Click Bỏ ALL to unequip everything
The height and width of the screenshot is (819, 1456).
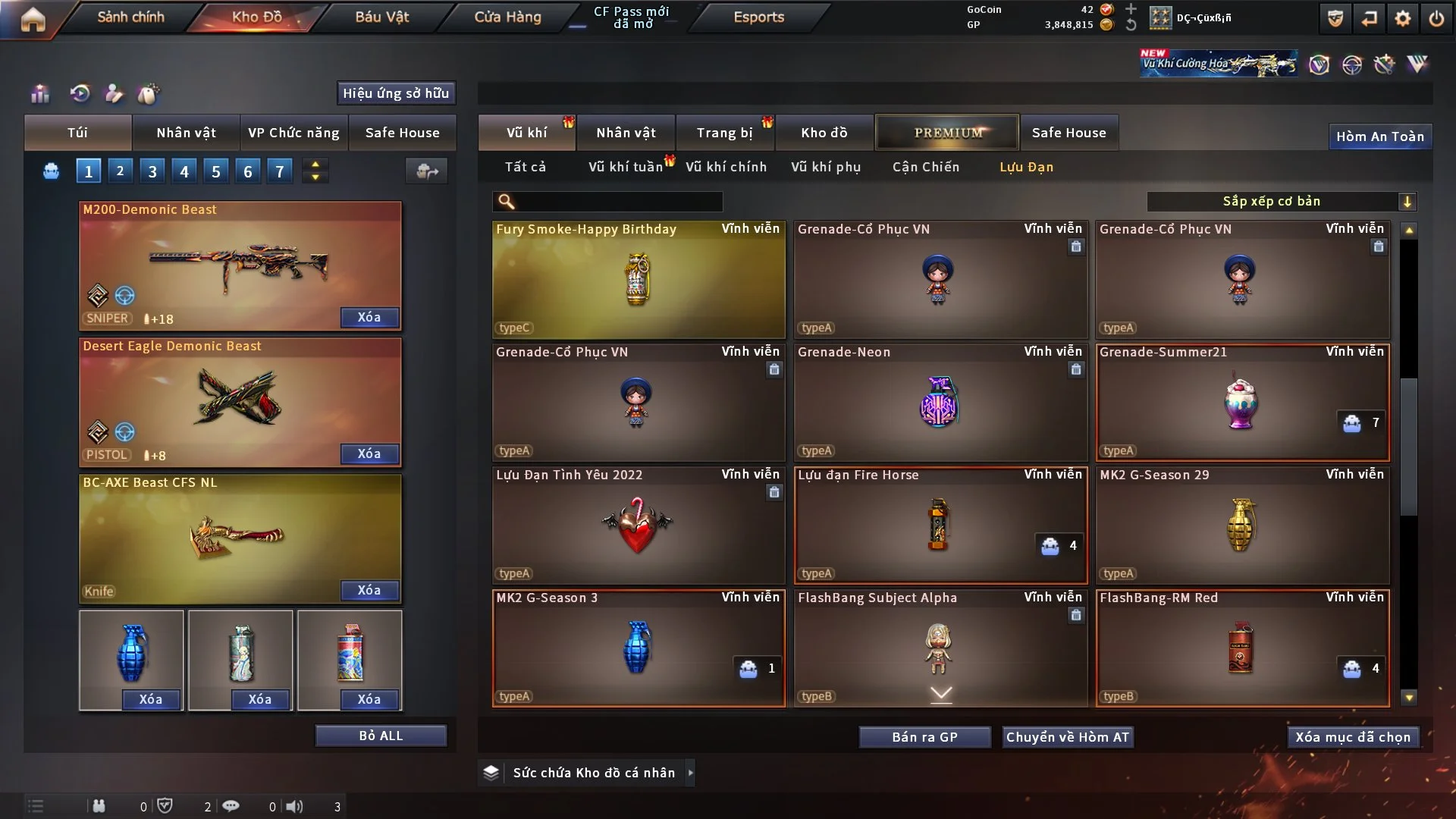[x=381, y=736]
